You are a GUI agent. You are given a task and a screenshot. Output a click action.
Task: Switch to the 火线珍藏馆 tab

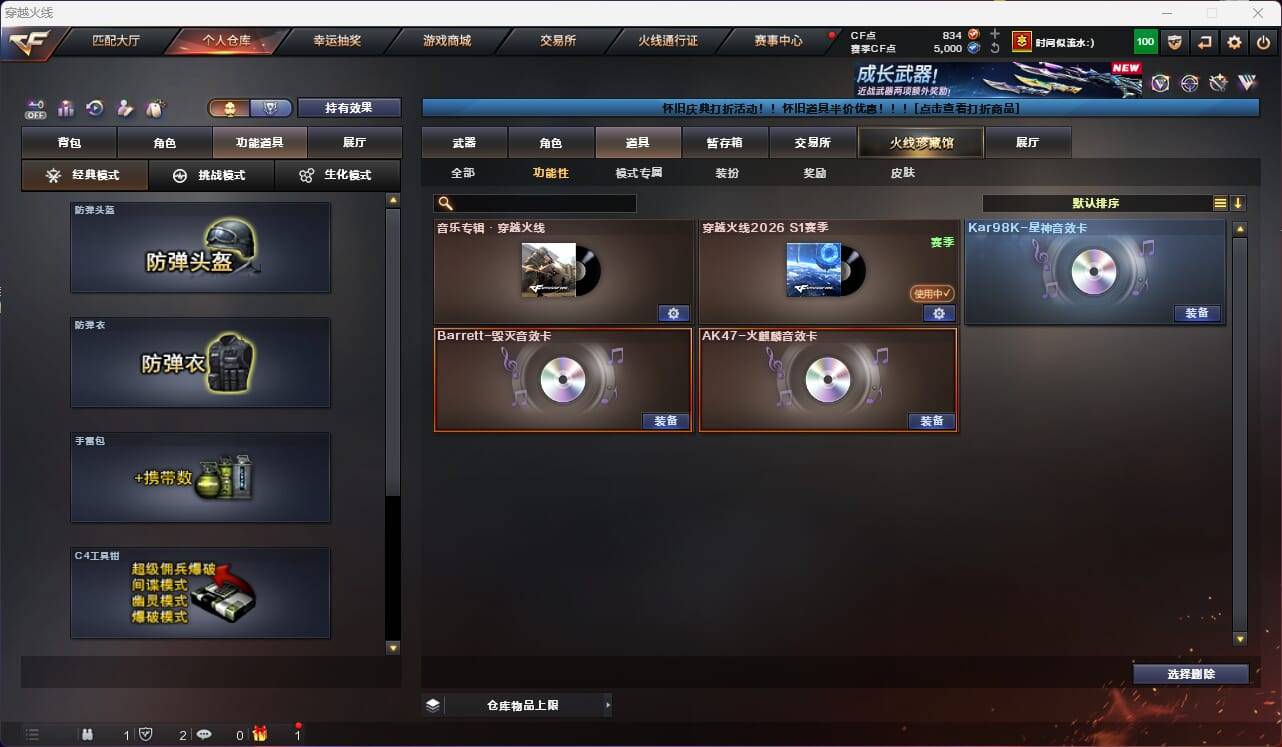click(920, 142)
